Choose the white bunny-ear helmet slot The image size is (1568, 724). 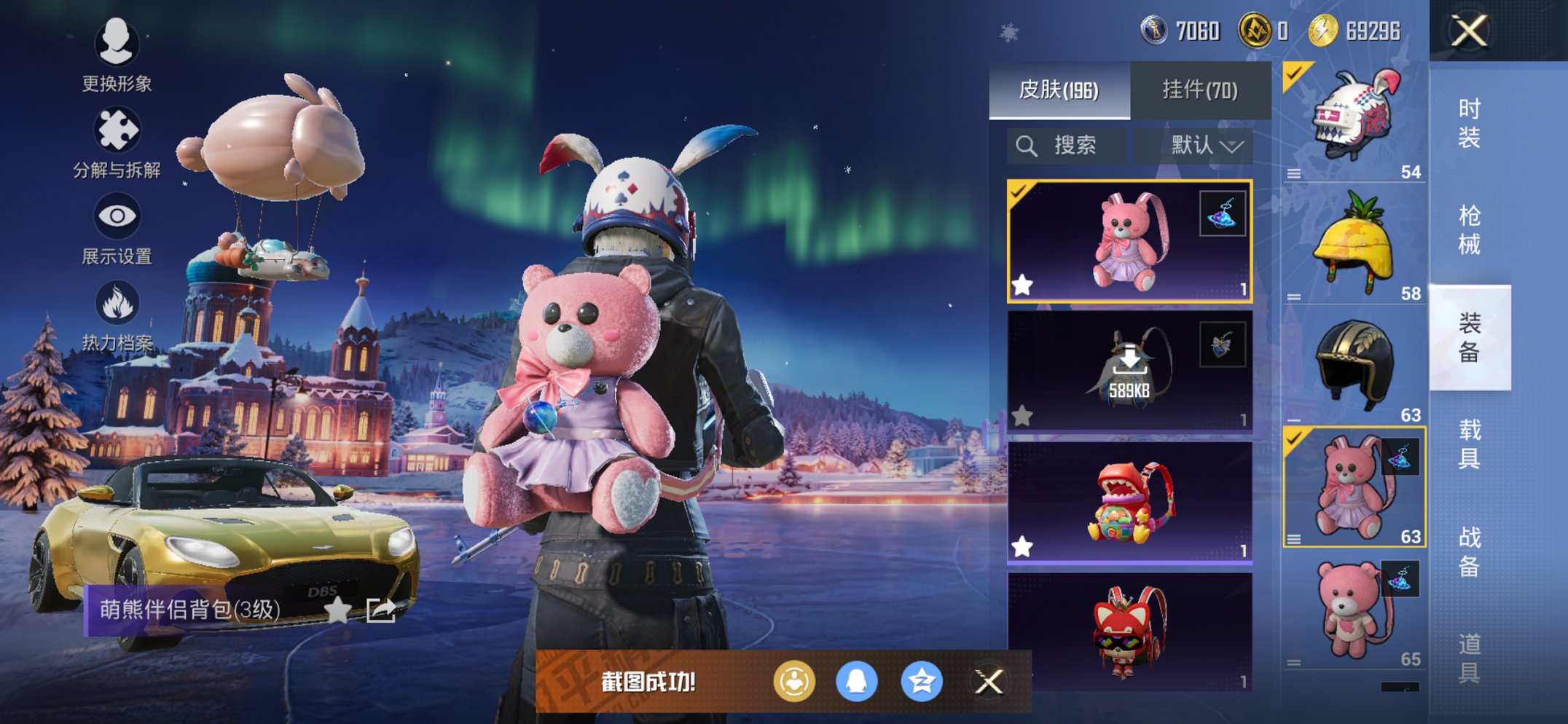click(x=1354, y=122)
